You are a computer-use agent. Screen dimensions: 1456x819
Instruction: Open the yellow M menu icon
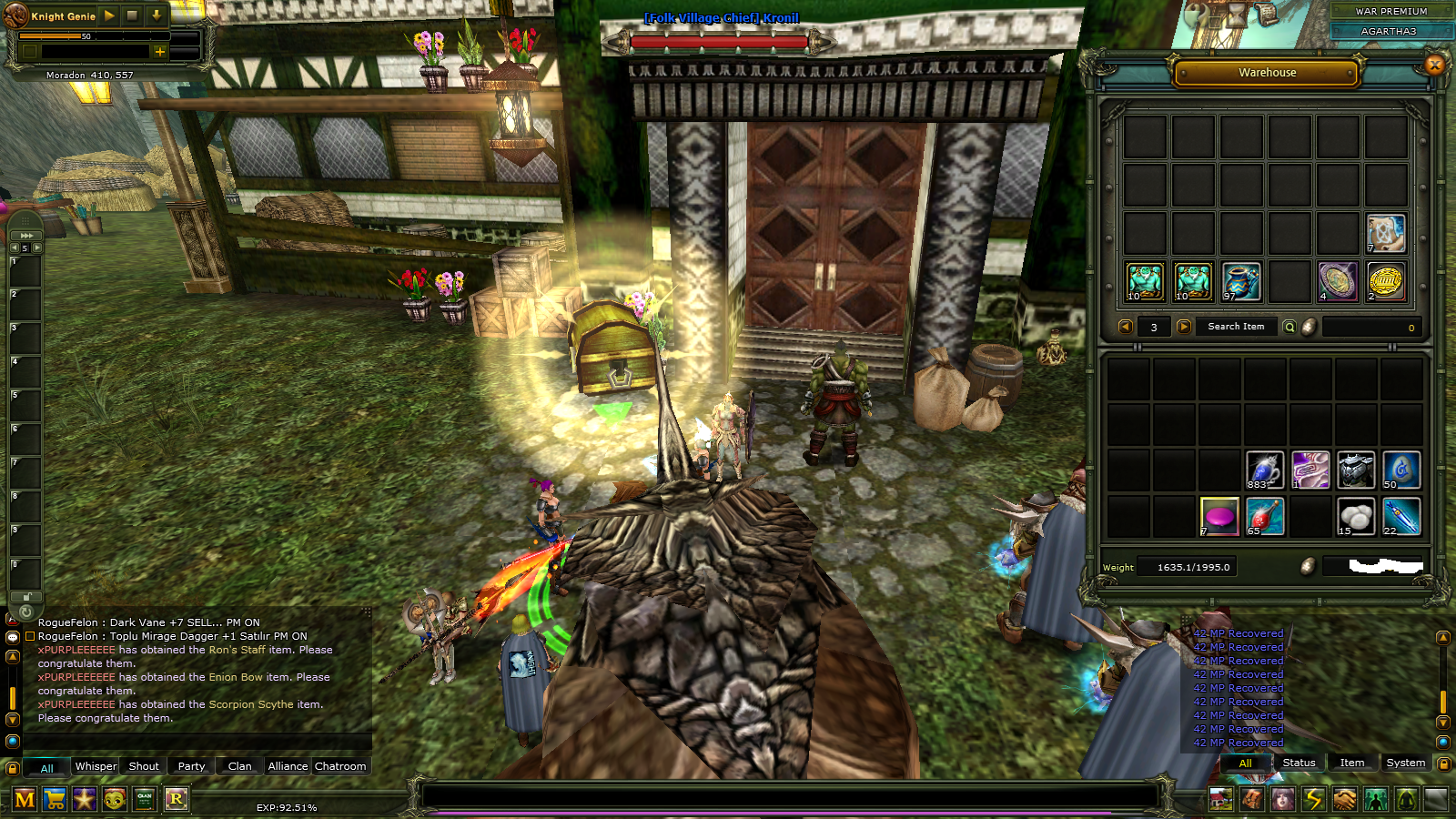point(25,799)
